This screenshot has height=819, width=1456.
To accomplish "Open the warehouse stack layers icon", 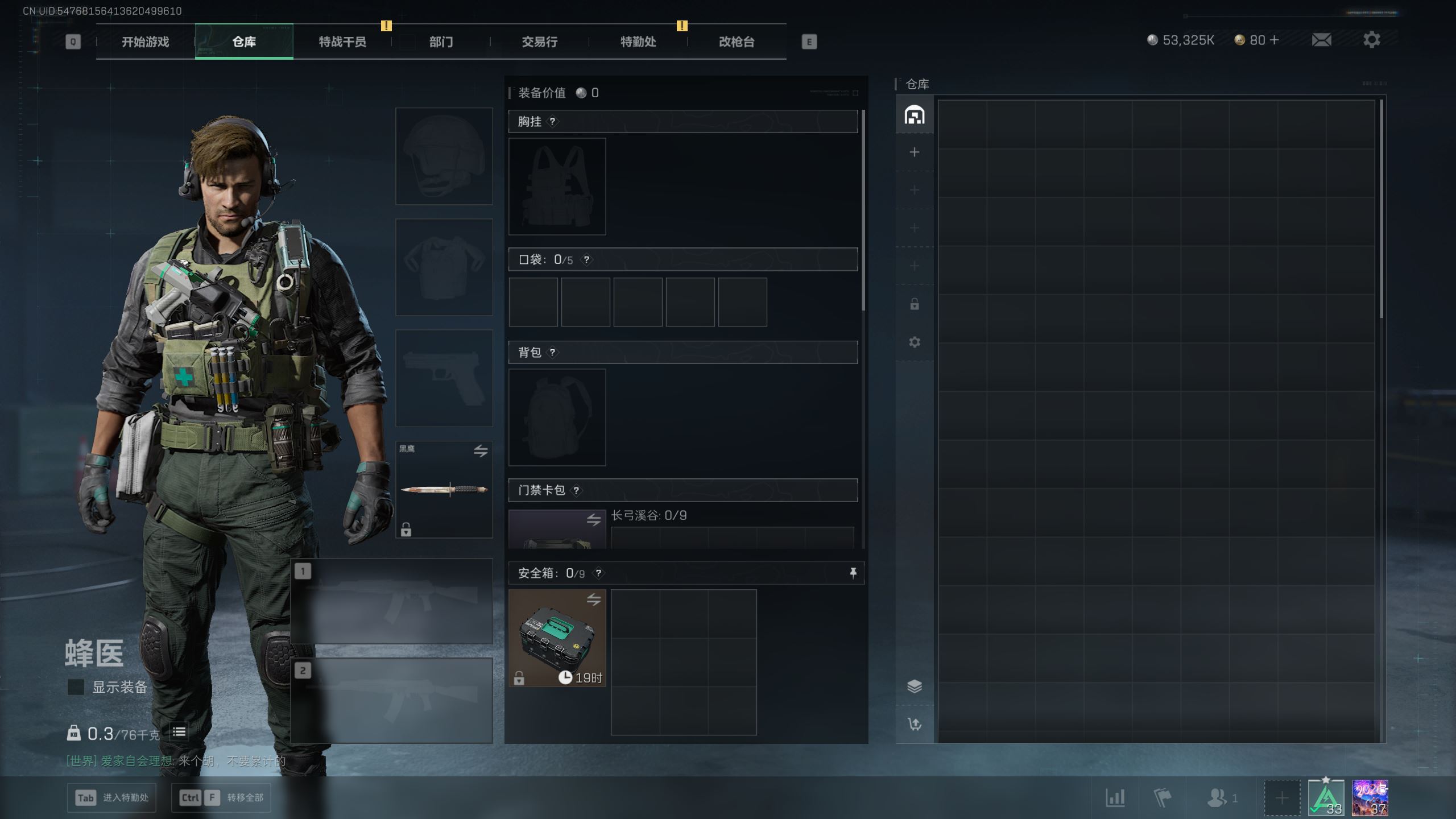I will (x=914, y=686).
